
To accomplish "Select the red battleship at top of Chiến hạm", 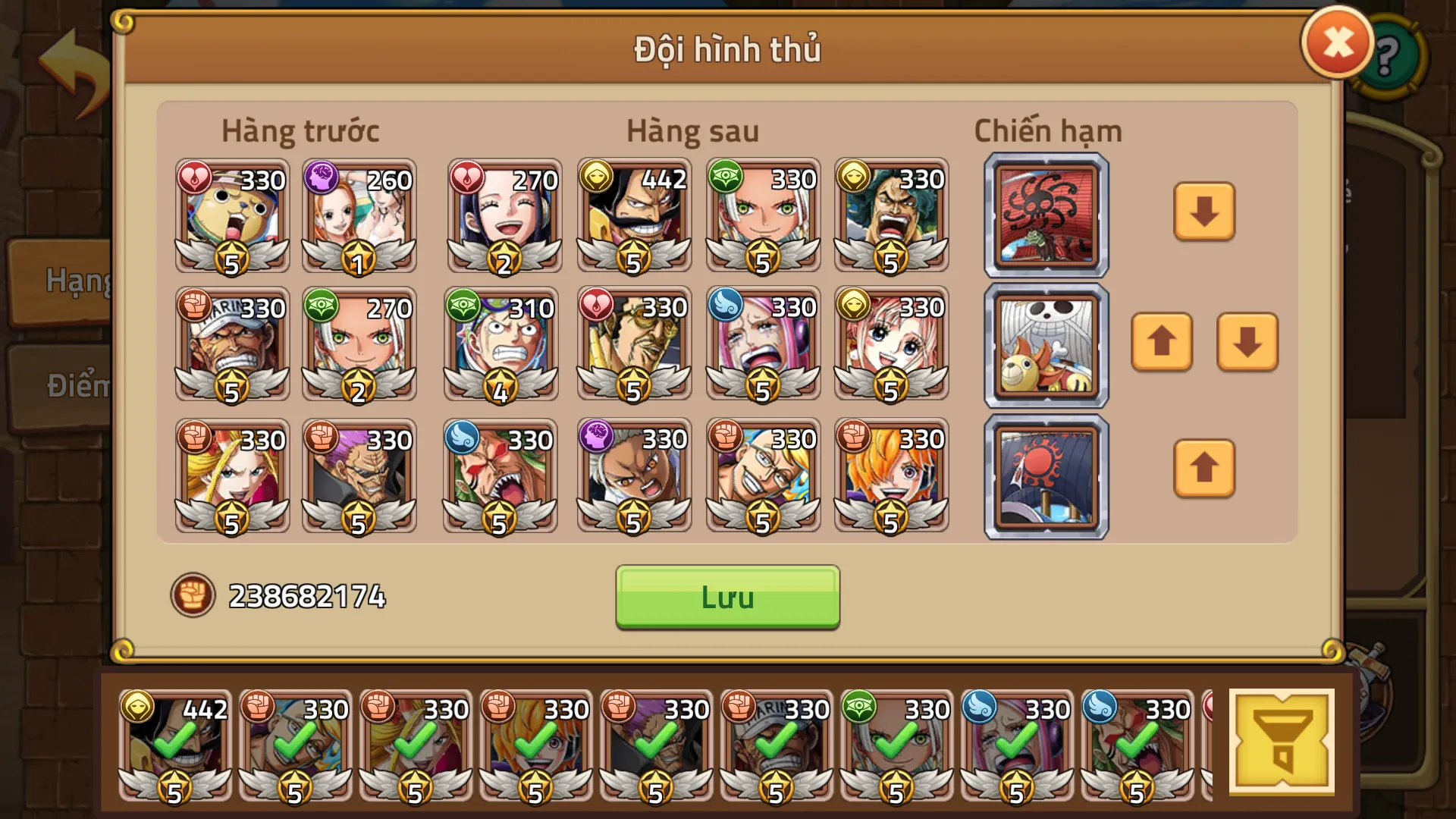I will point(1046,215).
